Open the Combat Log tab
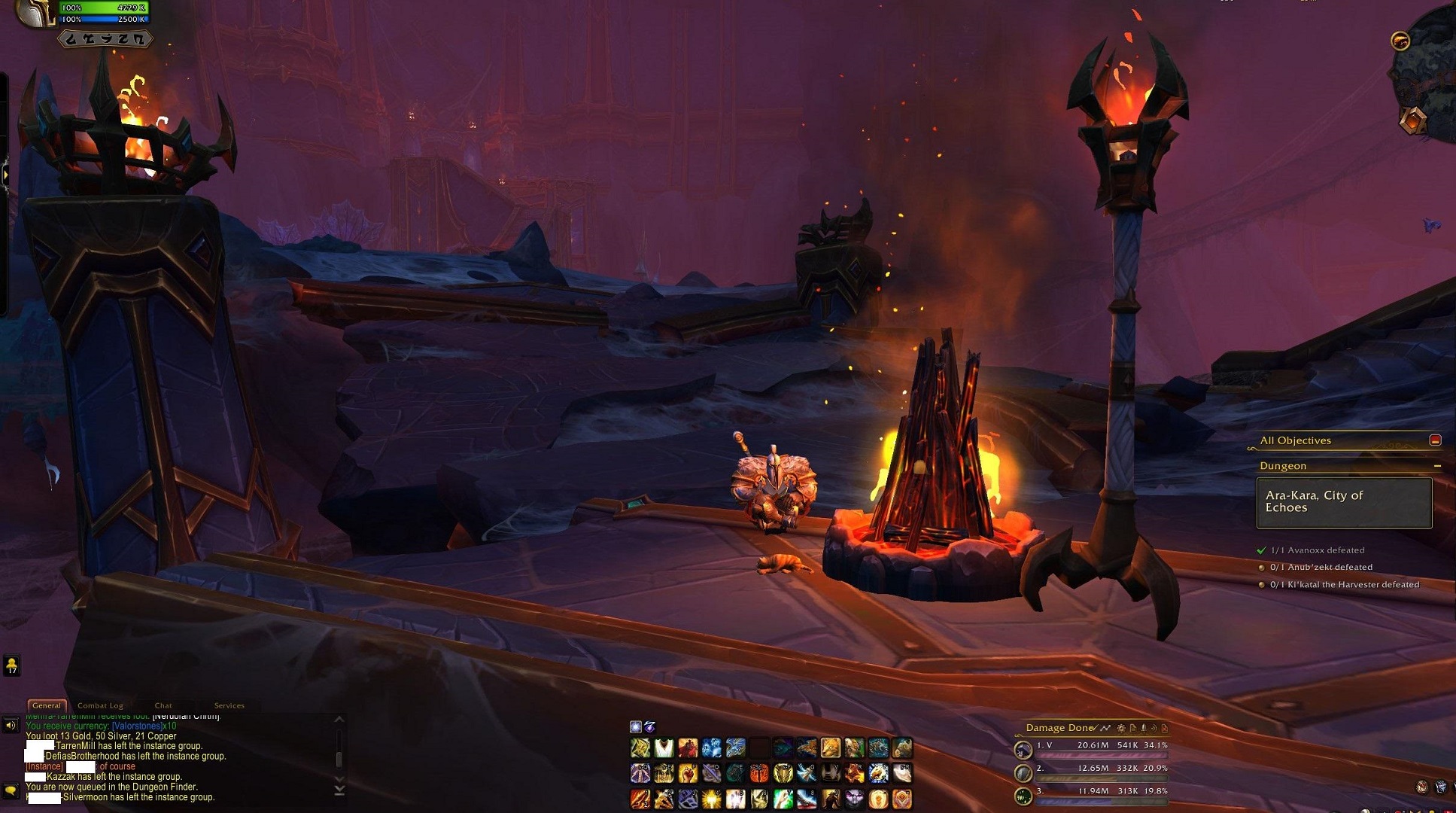Screen dimensions: 1456x813 coord(100,705)
